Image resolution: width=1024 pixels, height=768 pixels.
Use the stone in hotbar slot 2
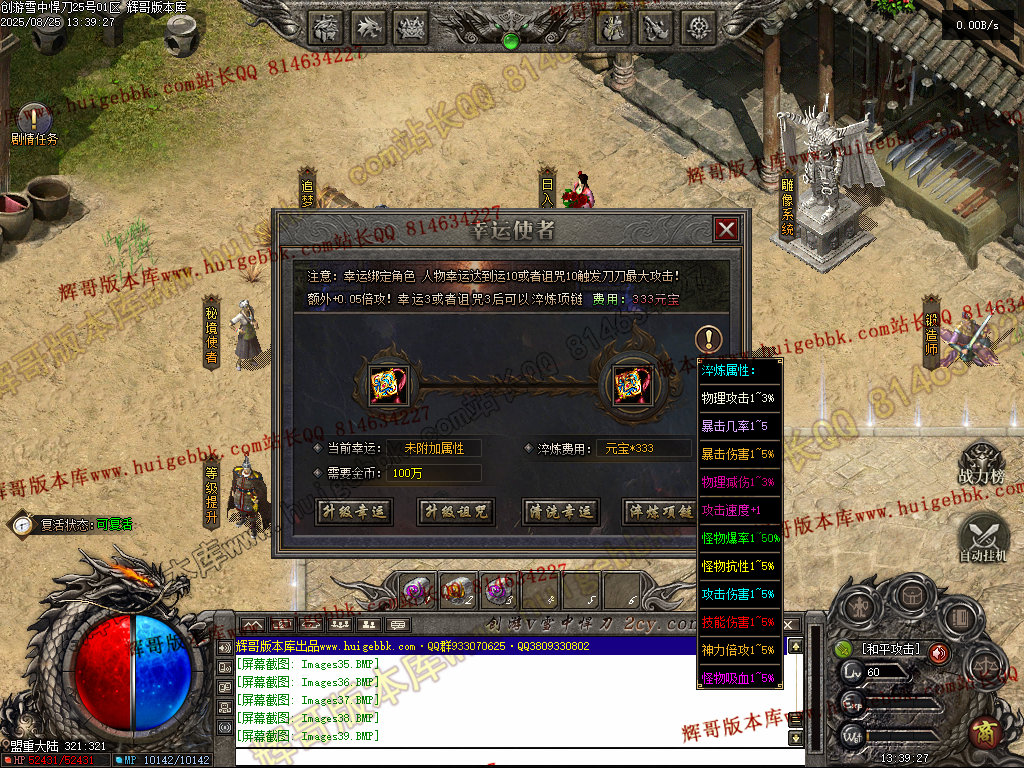(459, 590)
